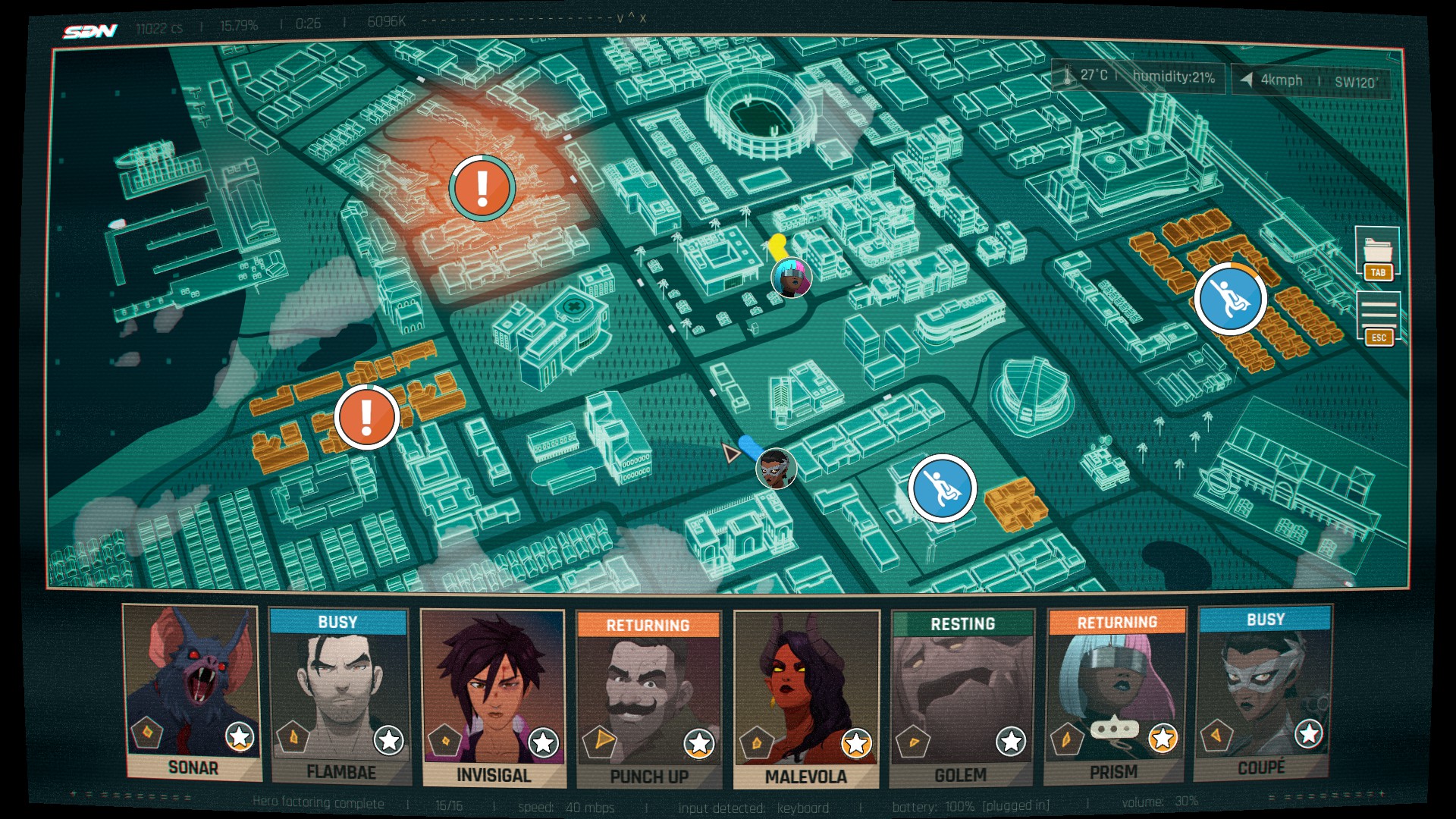Click Coupé's masked avatar on the map
The image size is (1456, 819).
[776, 468]
